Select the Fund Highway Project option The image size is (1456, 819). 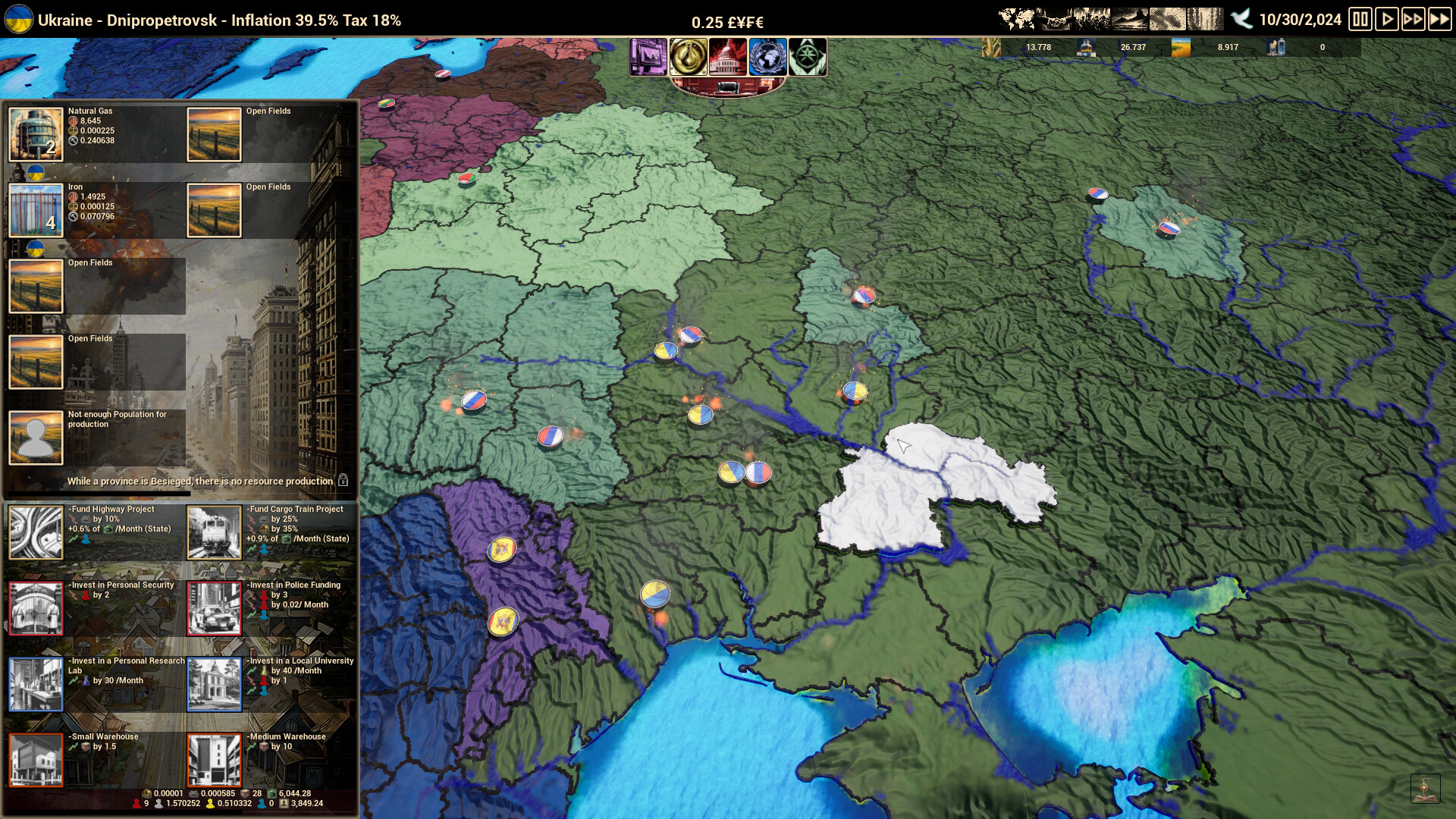click(36, 531)
